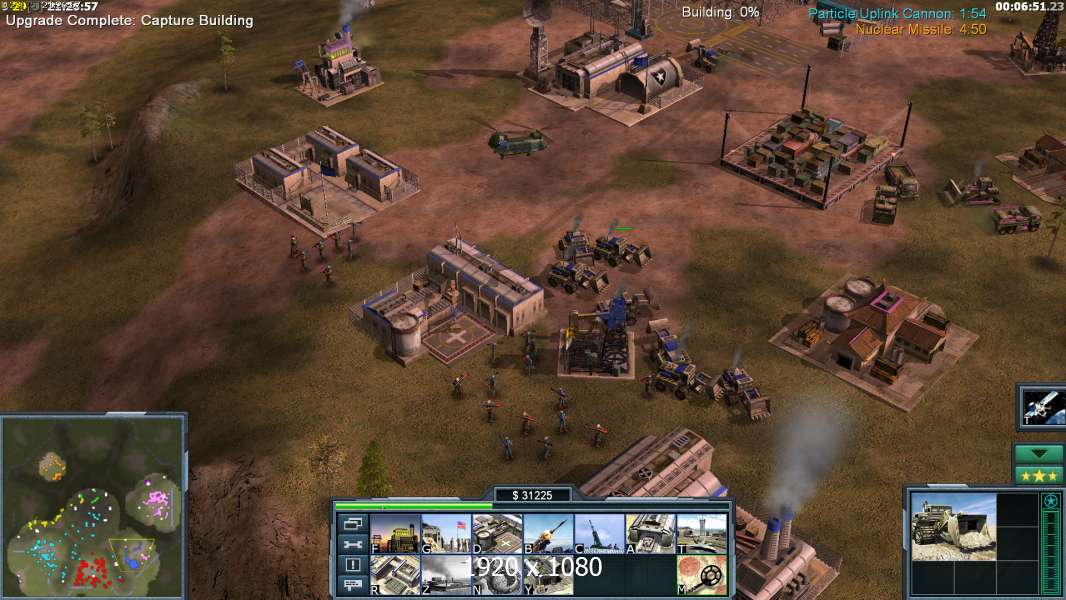Build the Cold Fusion Reactor (hotkey F icon)
1066x600 pixels.
395,534
